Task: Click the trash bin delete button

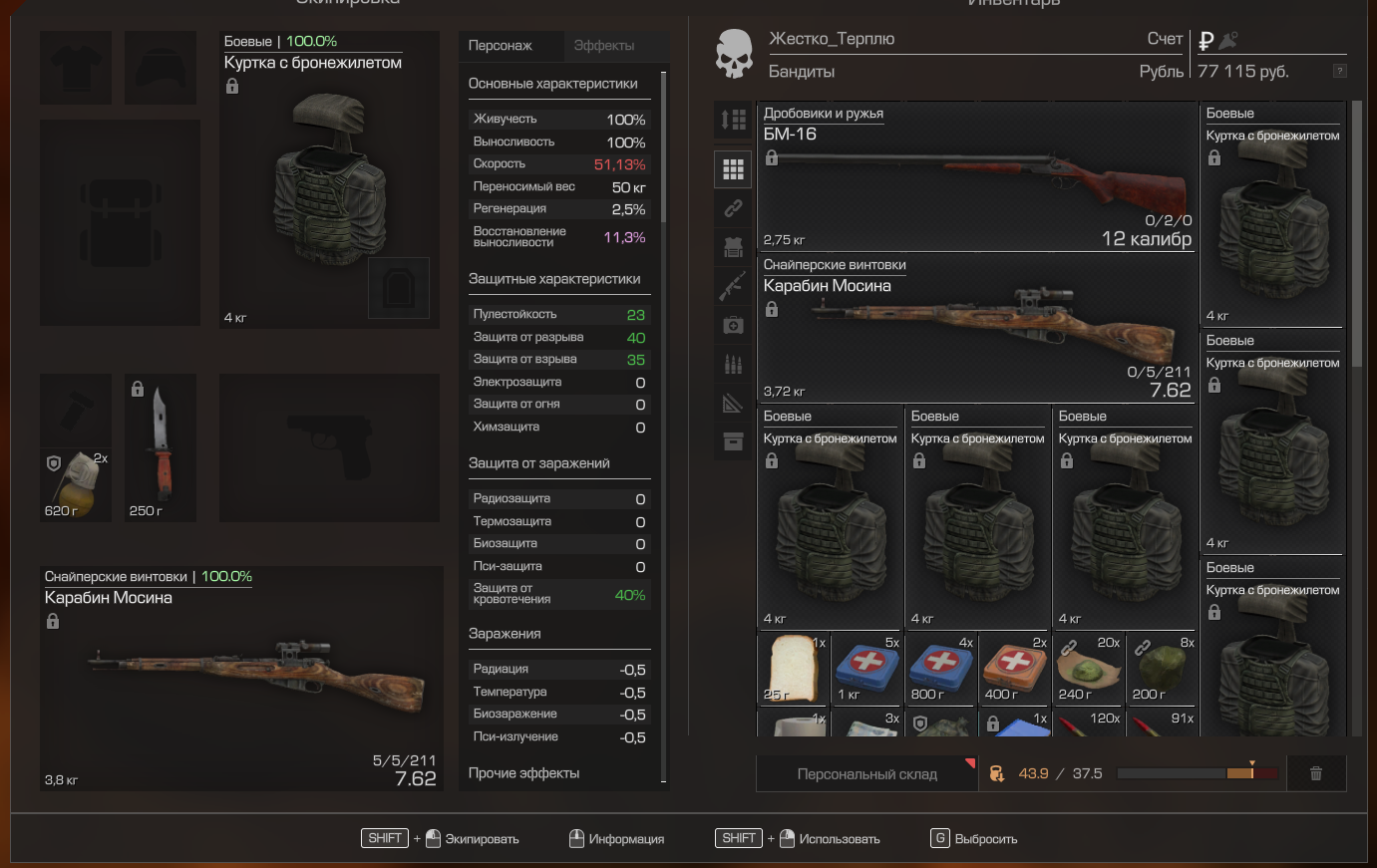Action: (x=1315, y=773)
